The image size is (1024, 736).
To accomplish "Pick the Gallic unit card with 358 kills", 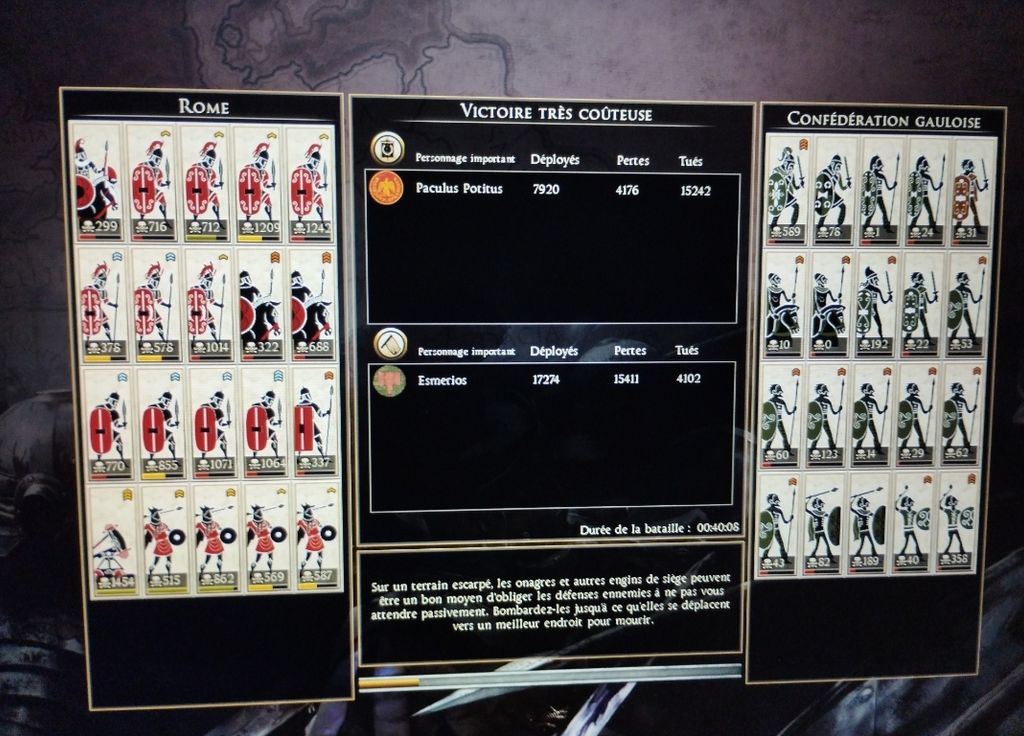I will coord(957,521).
